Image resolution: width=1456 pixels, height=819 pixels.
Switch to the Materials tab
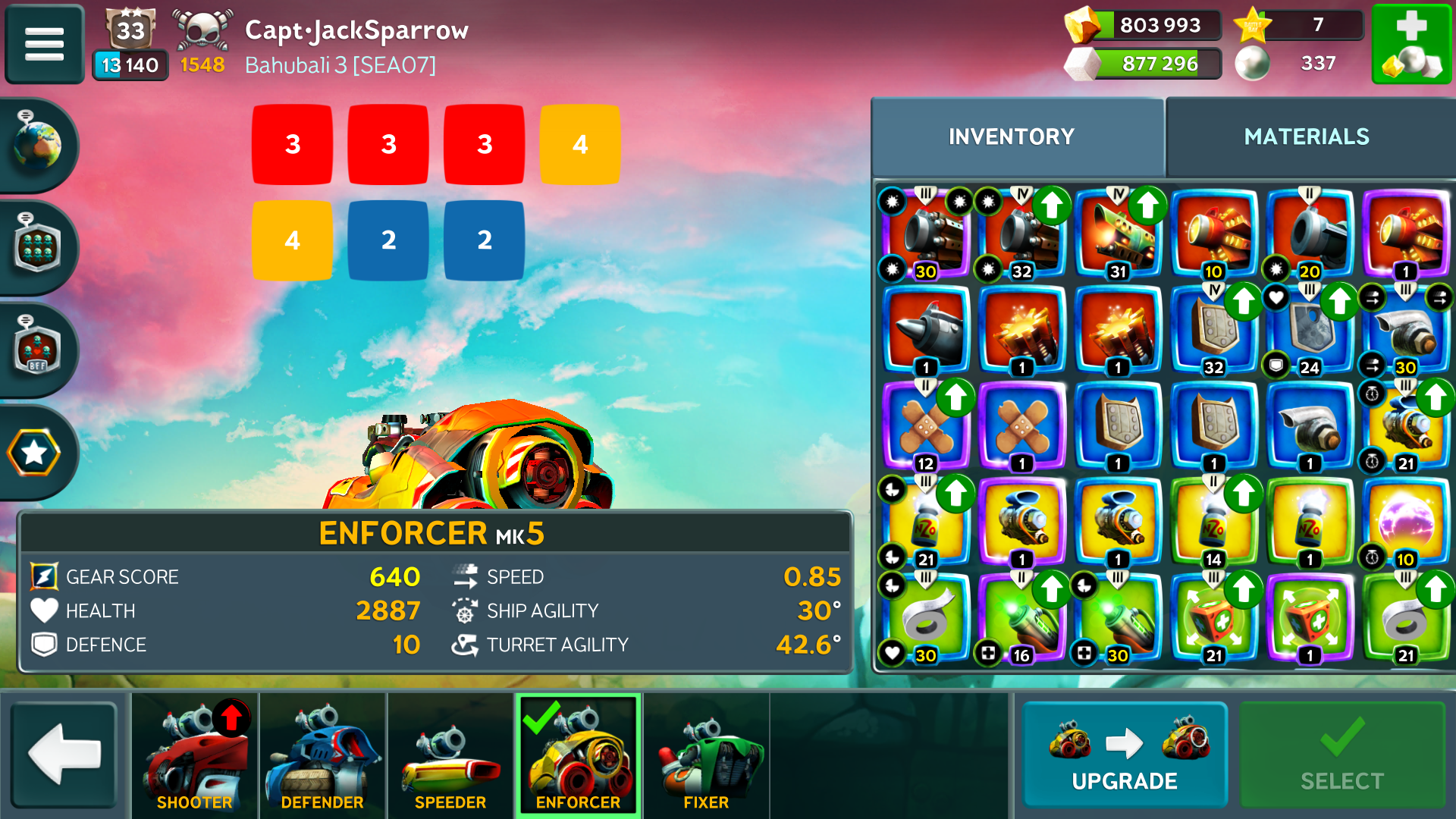[1306, 136]
